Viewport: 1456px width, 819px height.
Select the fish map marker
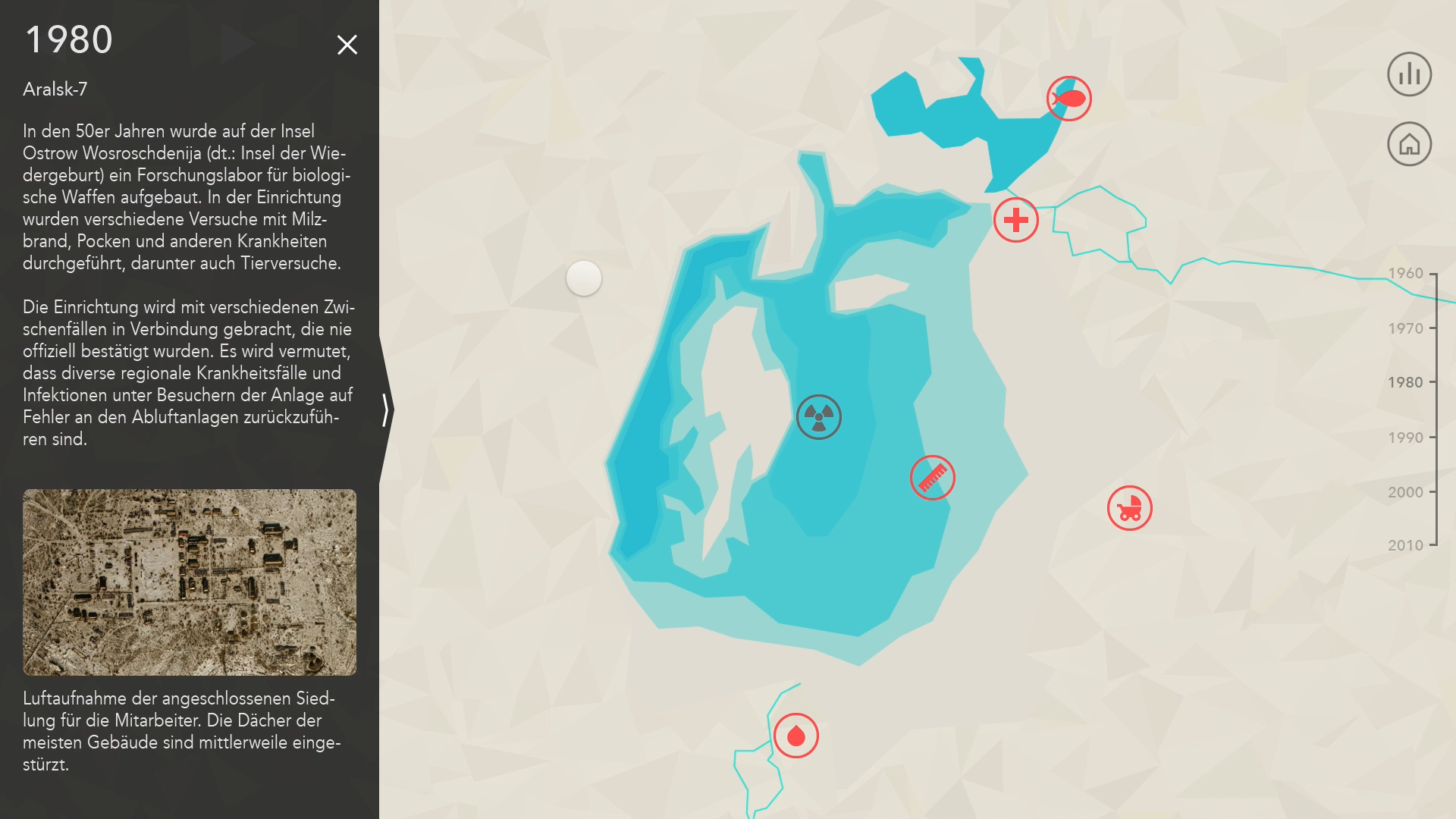tap(1068, 99)
